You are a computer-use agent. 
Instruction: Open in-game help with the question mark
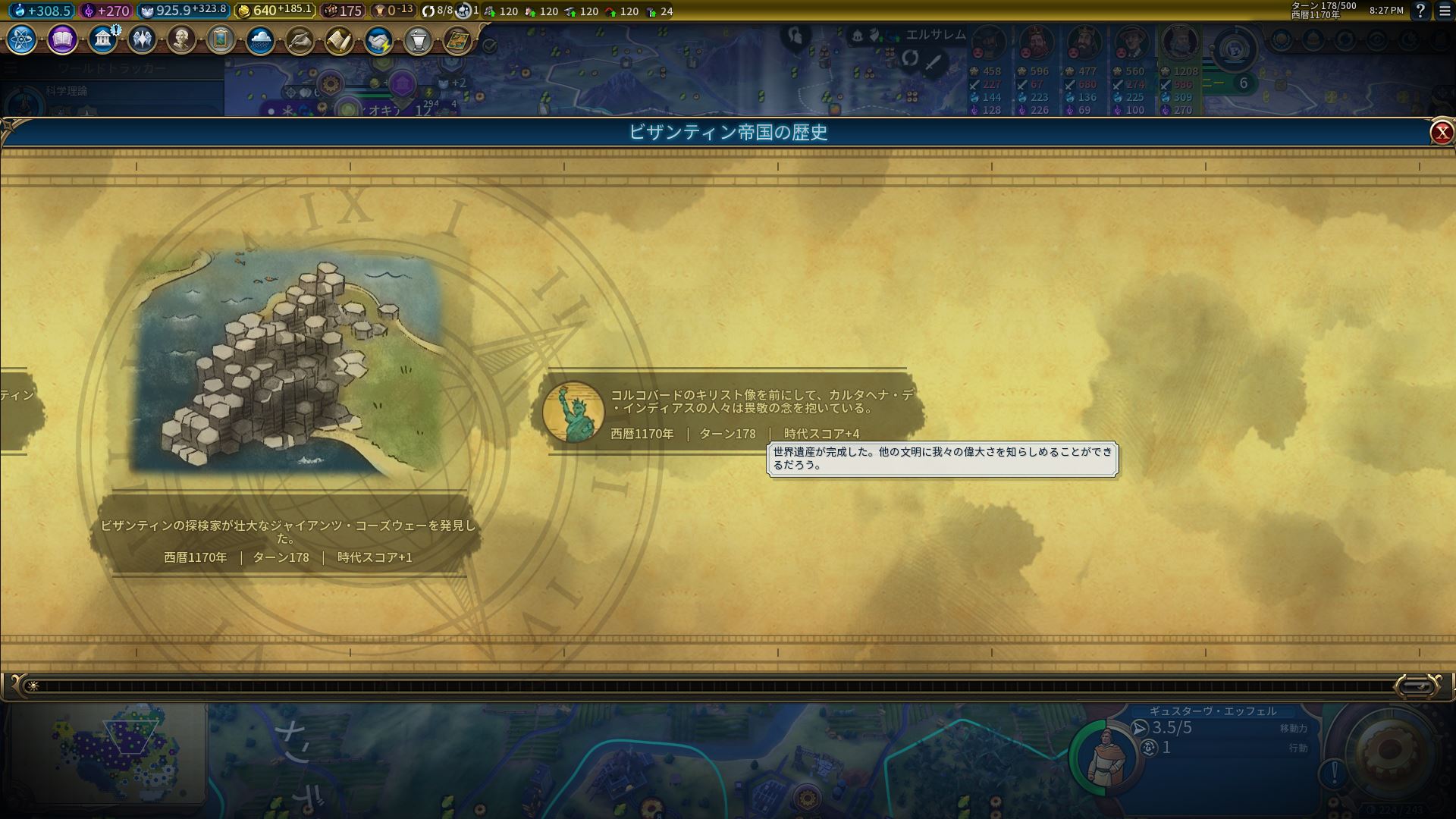pyautogui.click(x=1419, y=10)
